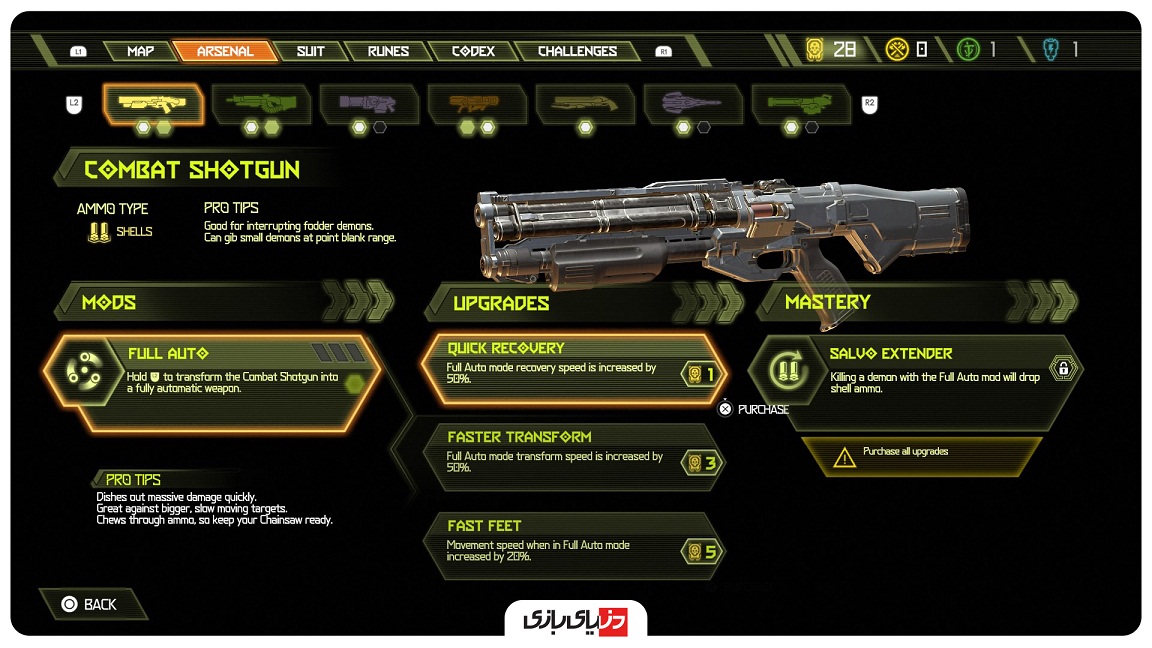Choose the green Heavy Cannon weapon tile
This screenshot has height=648, width=1152.
[261, 103]
